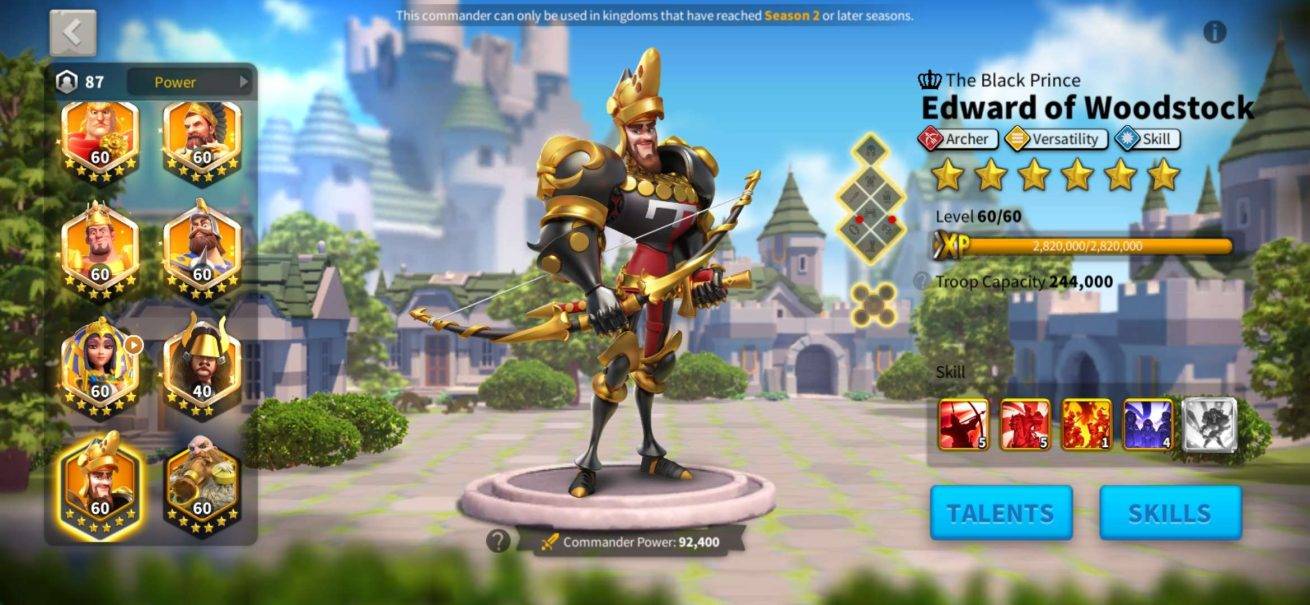This screenshot has height=605, width=1310.
Task: Open the SKILLS screen
Action: pos(1169,513)
